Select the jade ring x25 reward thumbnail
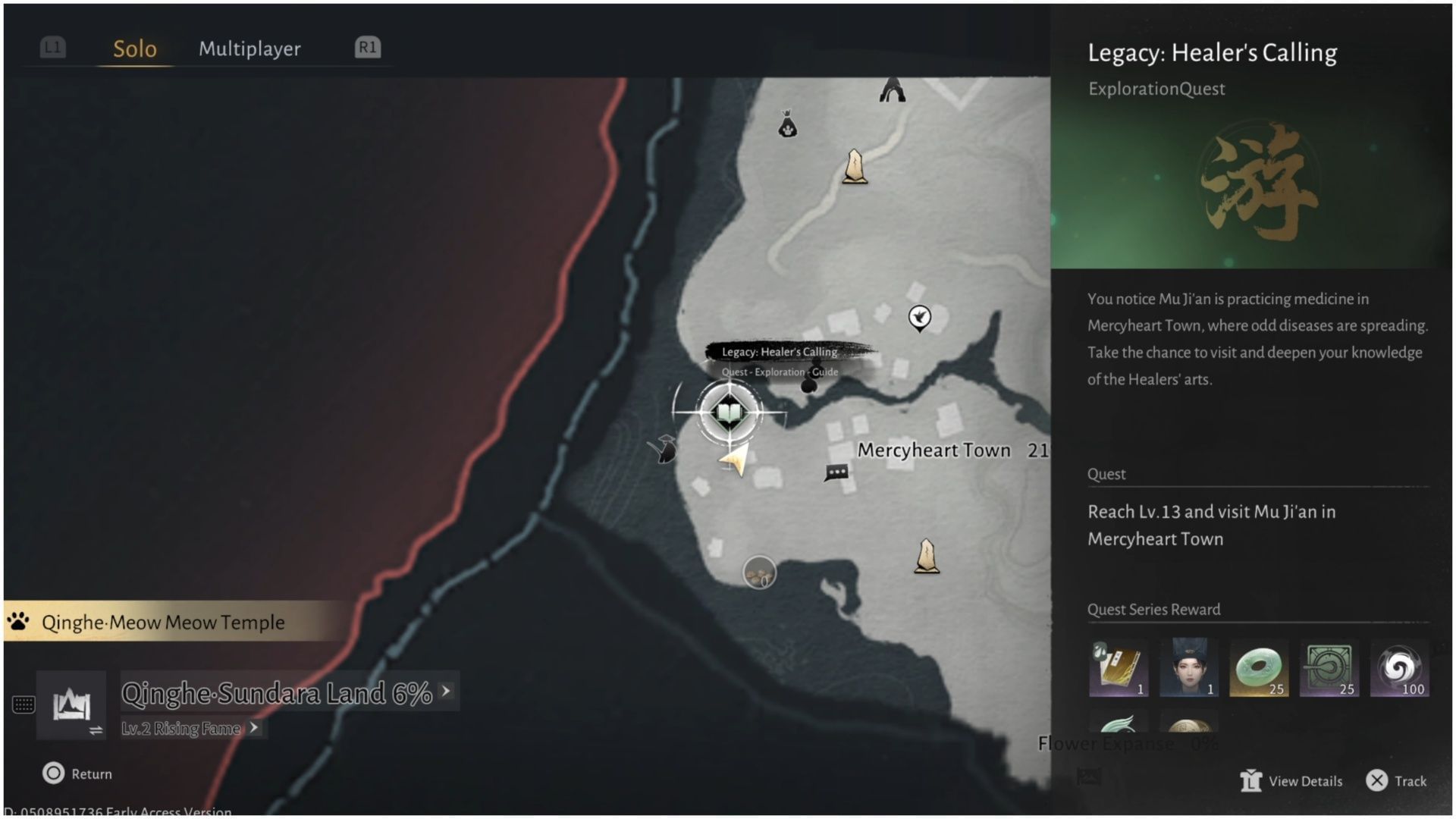The image size is (1456, 819). coord(1259,668)
